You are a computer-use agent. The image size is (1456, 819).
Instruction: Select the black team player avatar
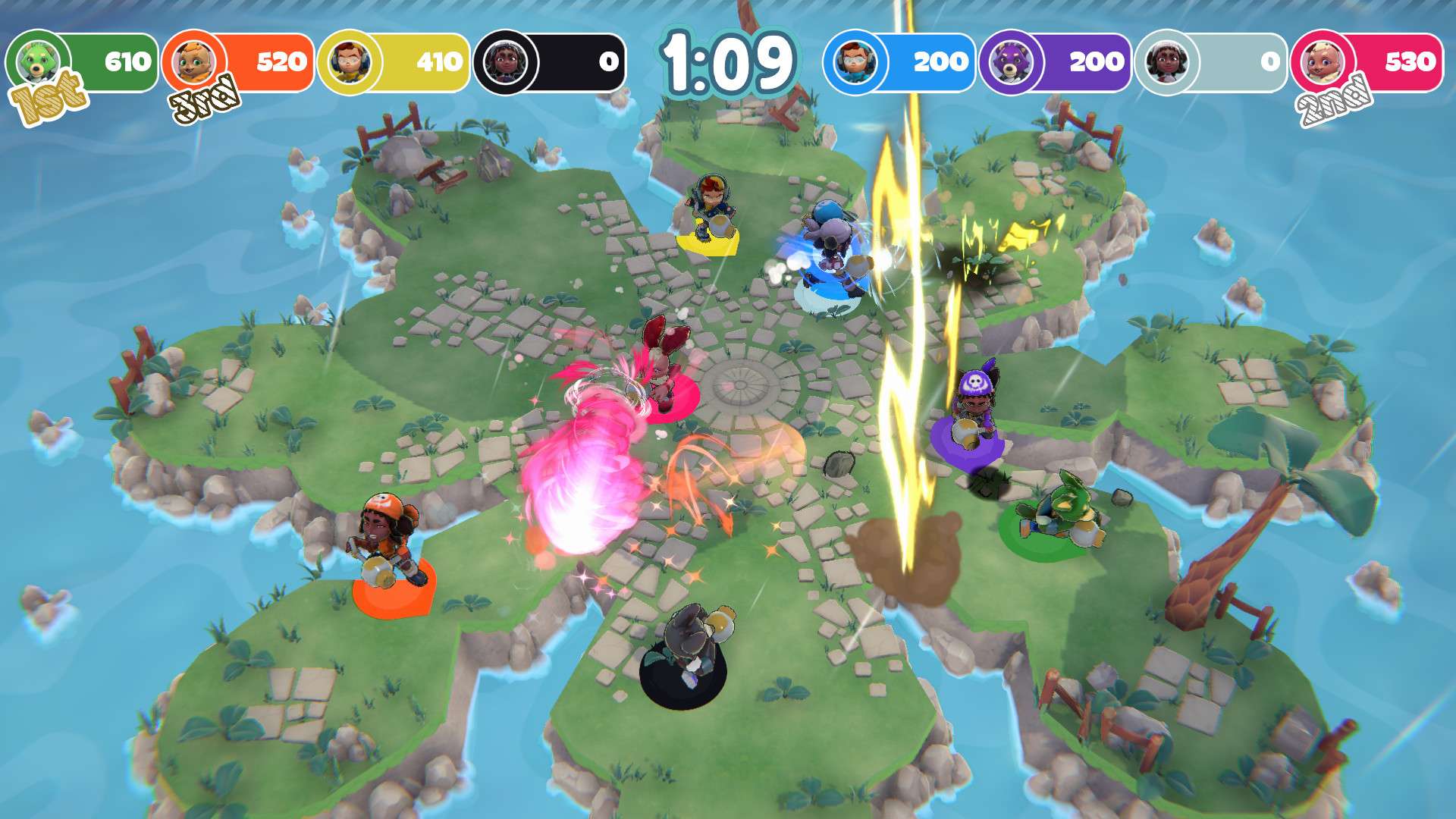507,59
